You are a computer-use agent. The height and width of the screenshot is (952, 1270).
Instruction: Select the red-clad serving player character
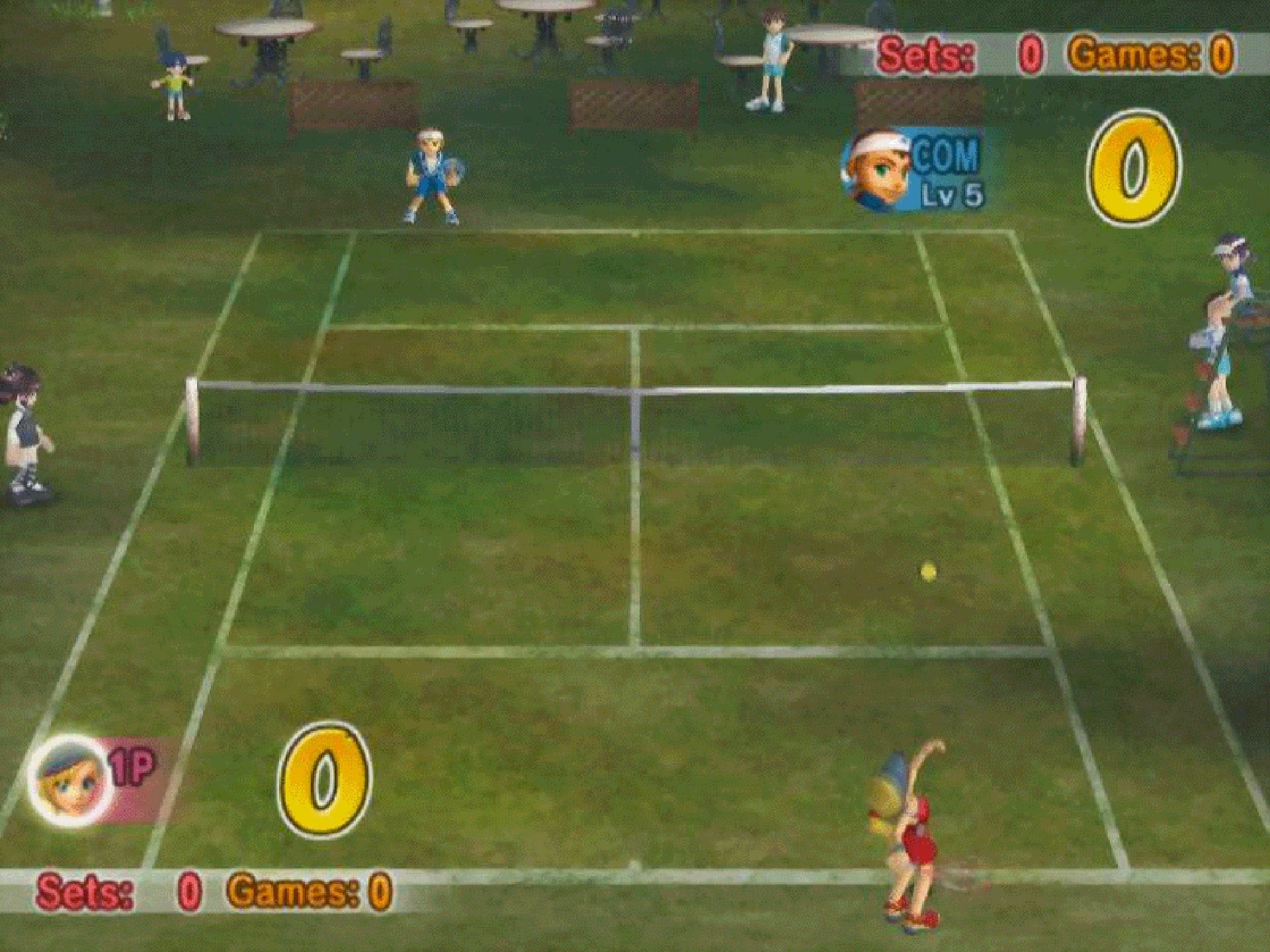tap(919, 840)
